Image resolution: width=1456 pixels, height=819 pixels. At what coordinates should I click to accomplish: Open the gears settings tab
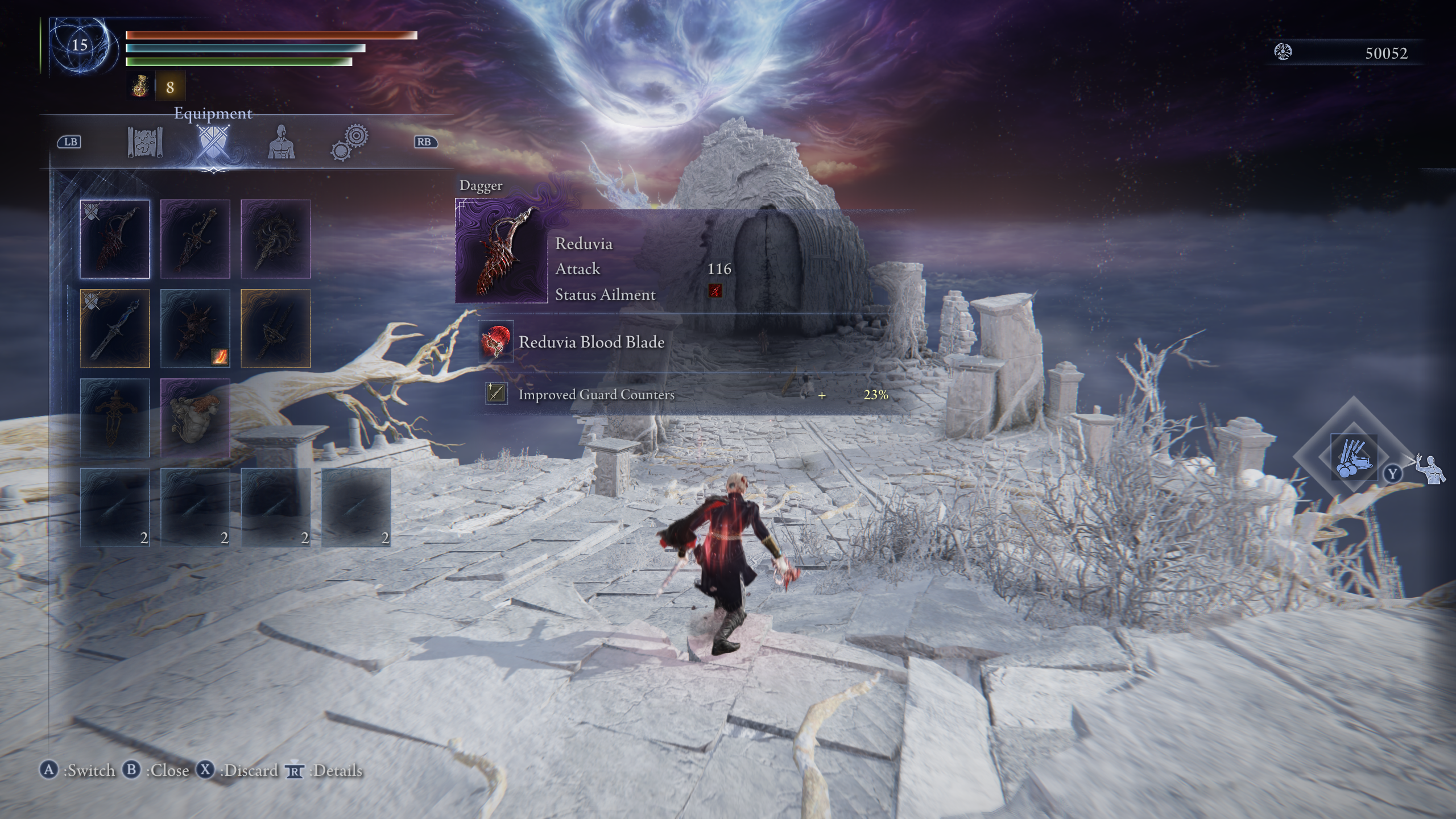[350, 142]
